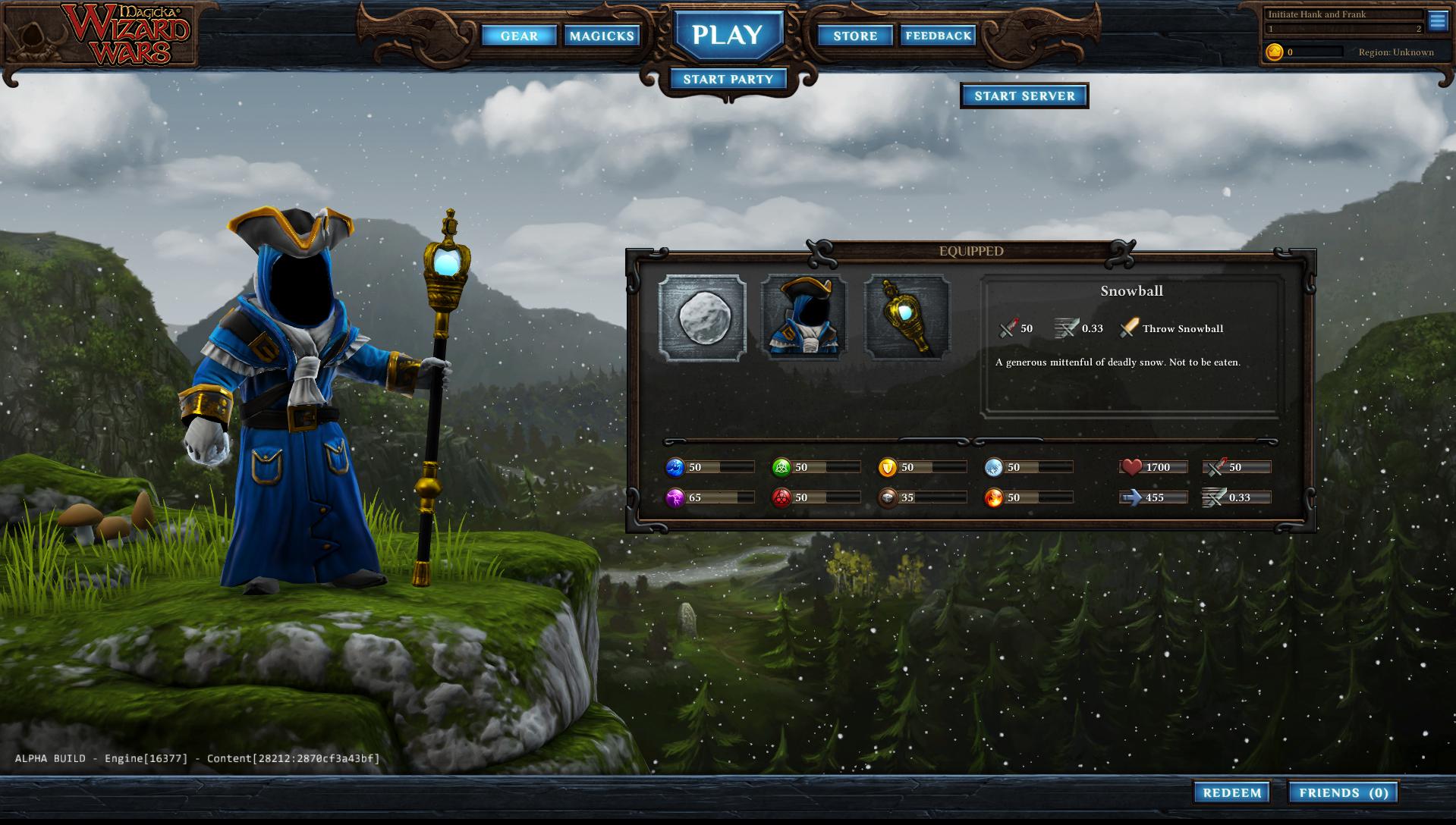
Task: Open the hamburger menu beside player name
Action: coord(1439,22)
